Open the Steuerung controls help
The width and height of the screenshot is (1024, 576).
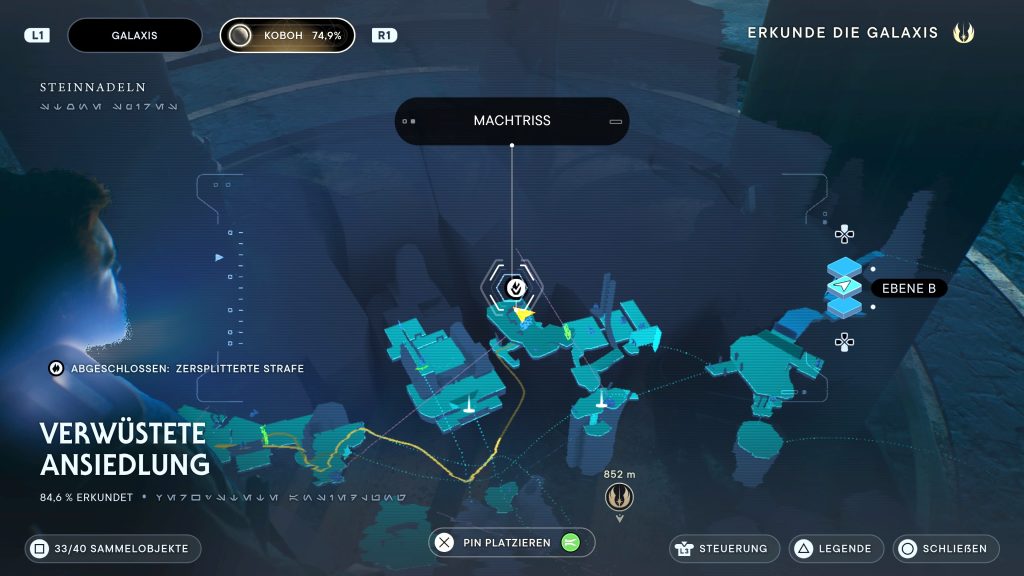724,548
